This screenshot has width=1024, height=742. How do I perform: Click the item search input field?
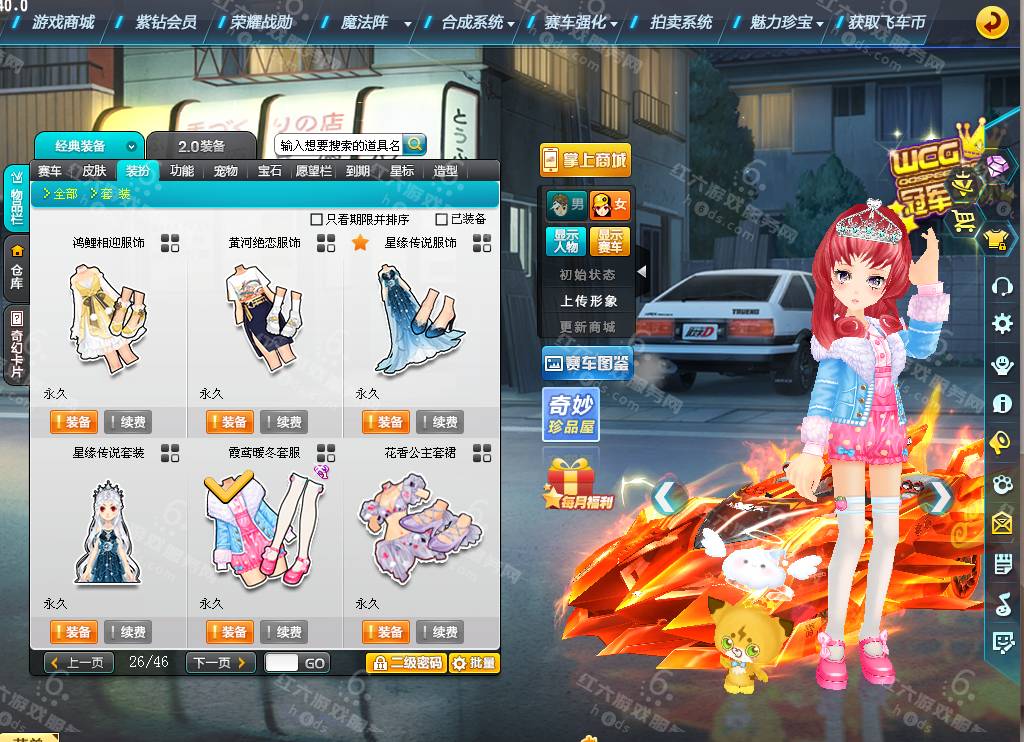[x=339, y=145]
